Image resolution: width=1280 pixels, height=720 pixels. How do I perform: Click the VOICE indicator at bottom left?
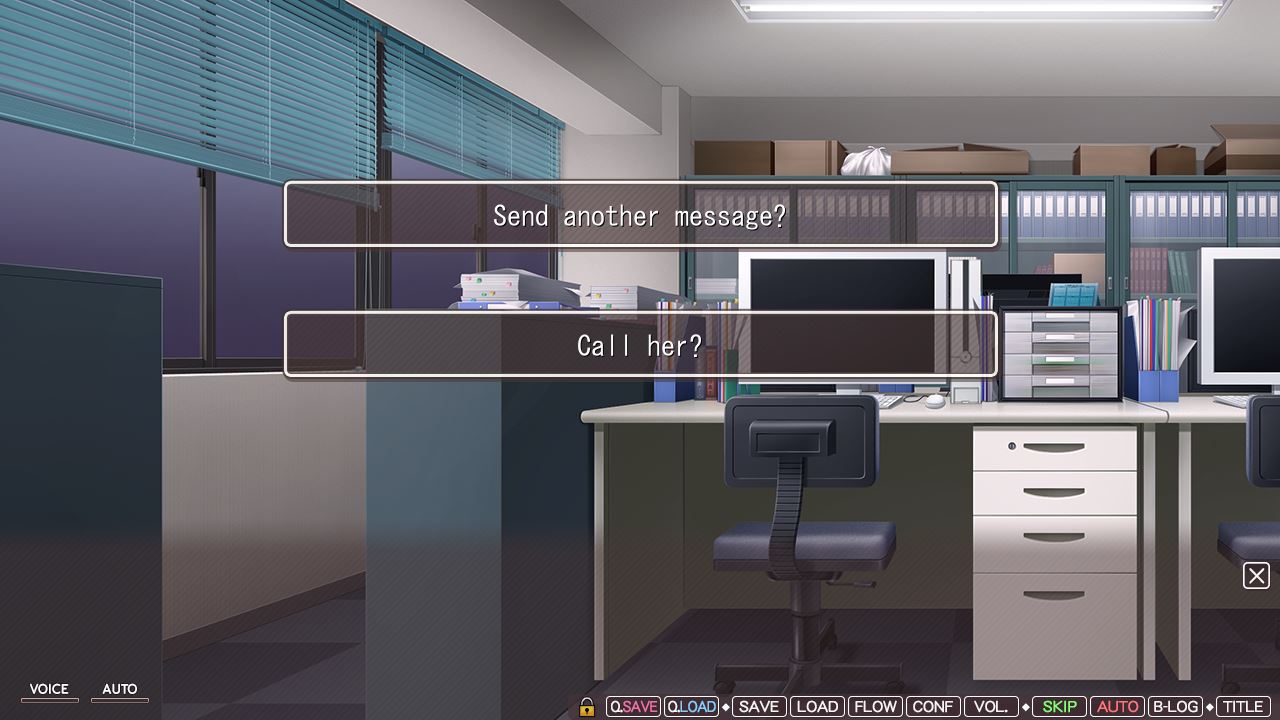(x=49, y=688)
